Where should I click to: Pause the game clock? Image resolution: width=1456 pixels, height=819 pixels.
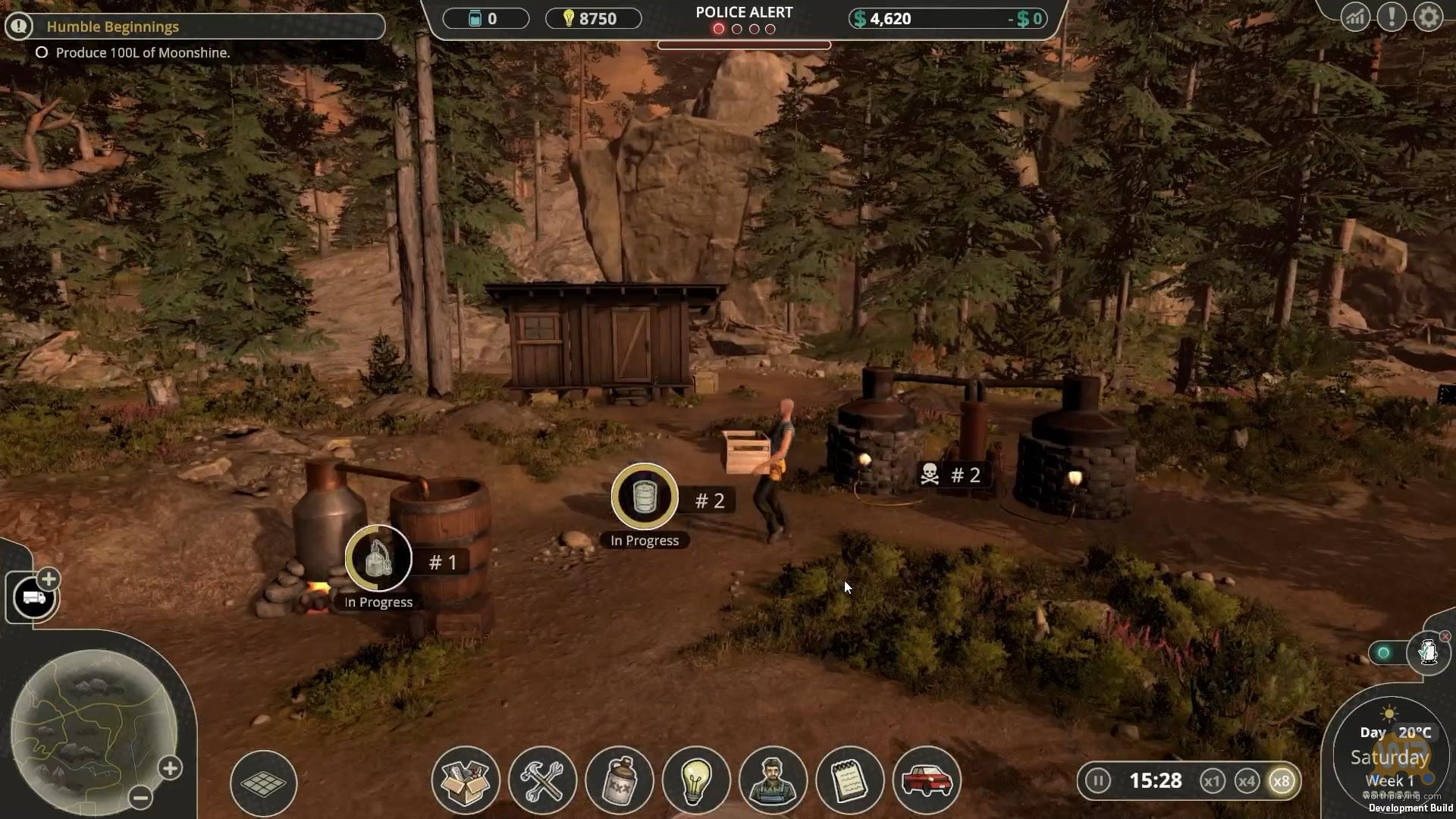(x=1097, y=780)
